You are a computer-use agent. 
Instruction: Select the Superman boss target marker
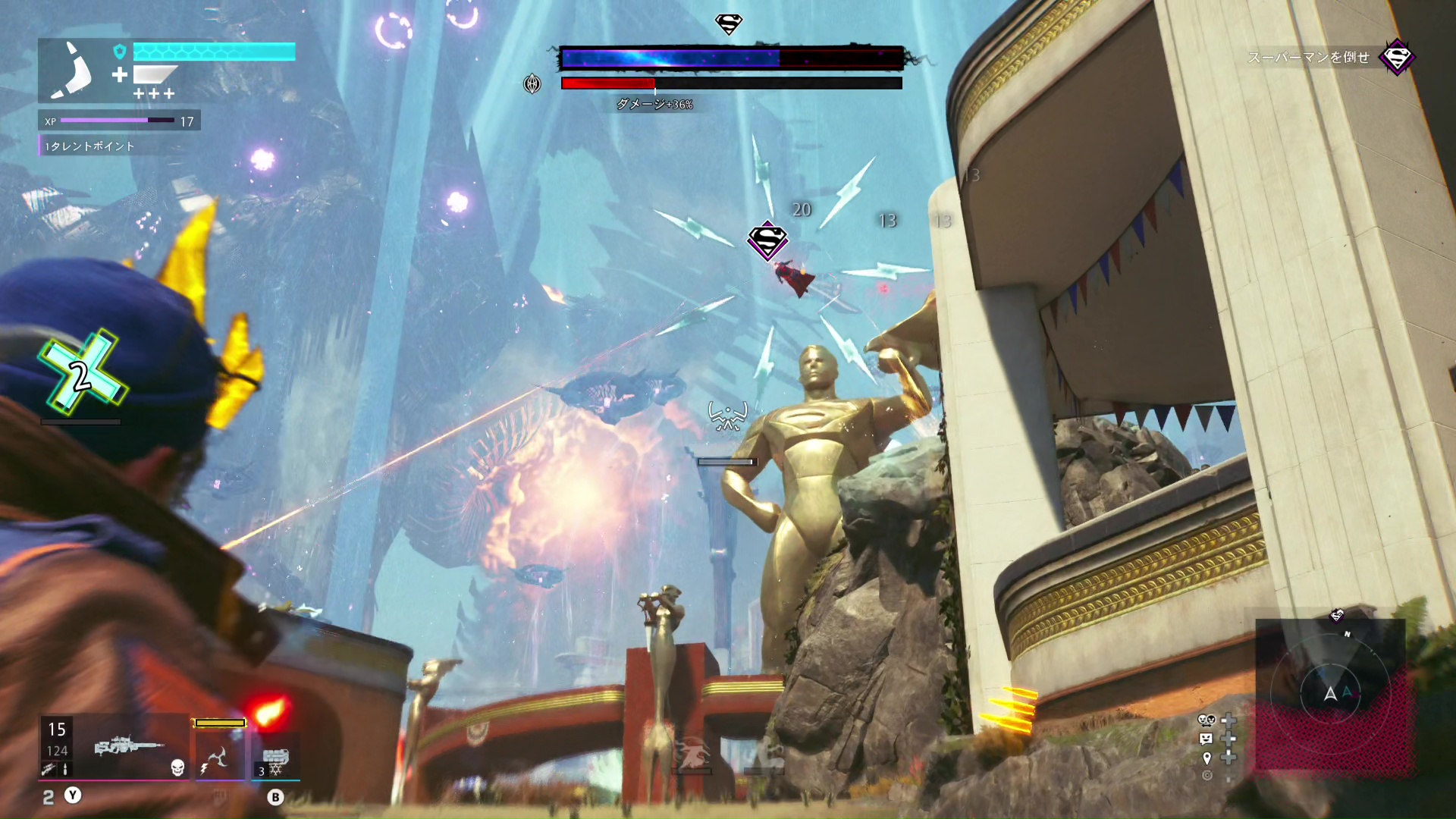click(x=767, y=241)
